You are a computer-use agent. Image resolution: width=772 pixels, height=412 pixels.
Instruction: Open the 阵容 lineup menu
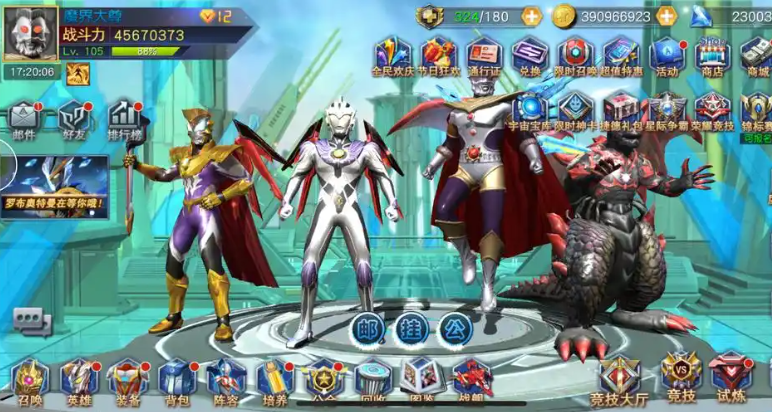coord(225,380)
